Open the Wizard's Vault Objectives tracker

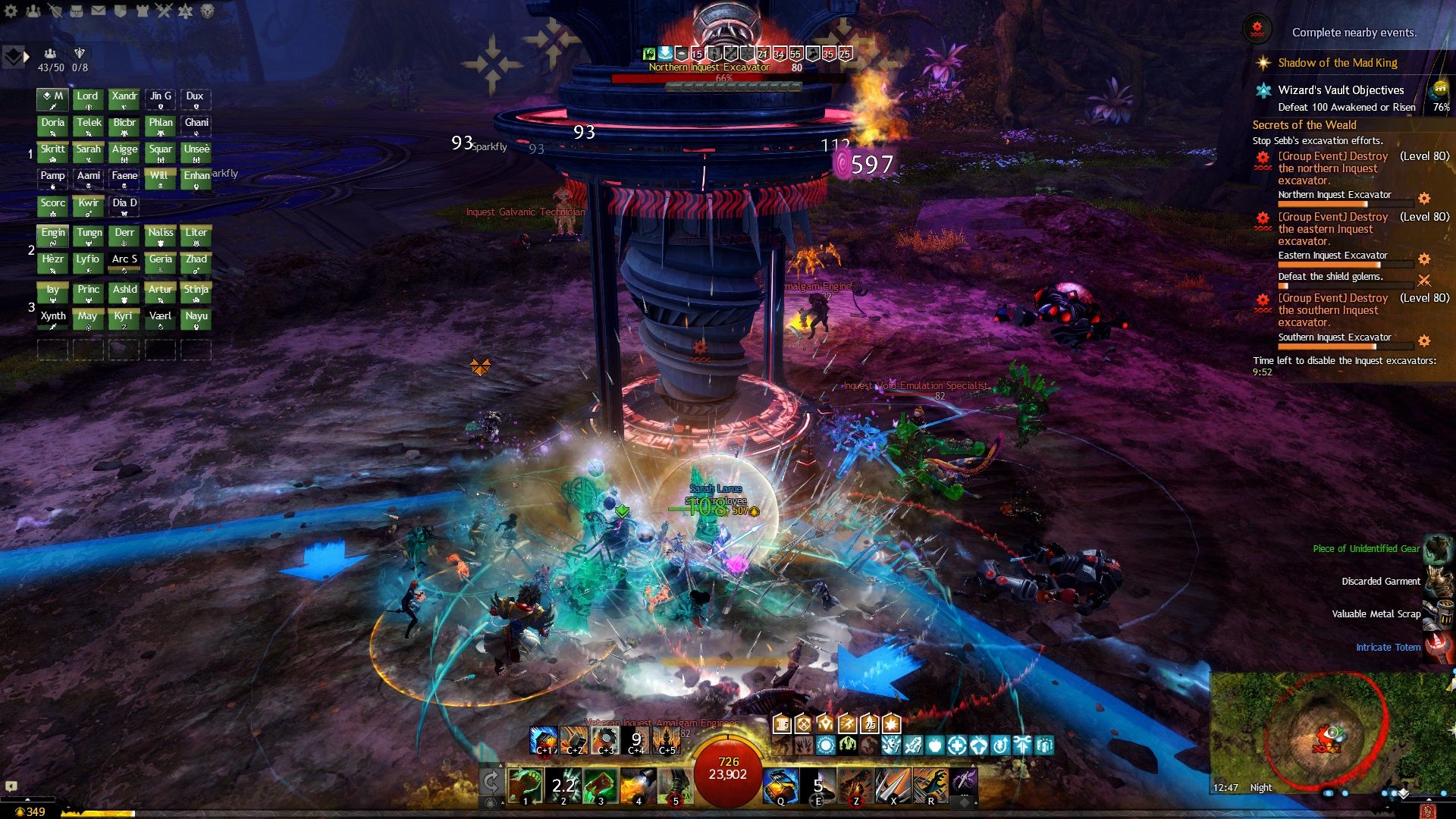click(x=1341, y=90)
